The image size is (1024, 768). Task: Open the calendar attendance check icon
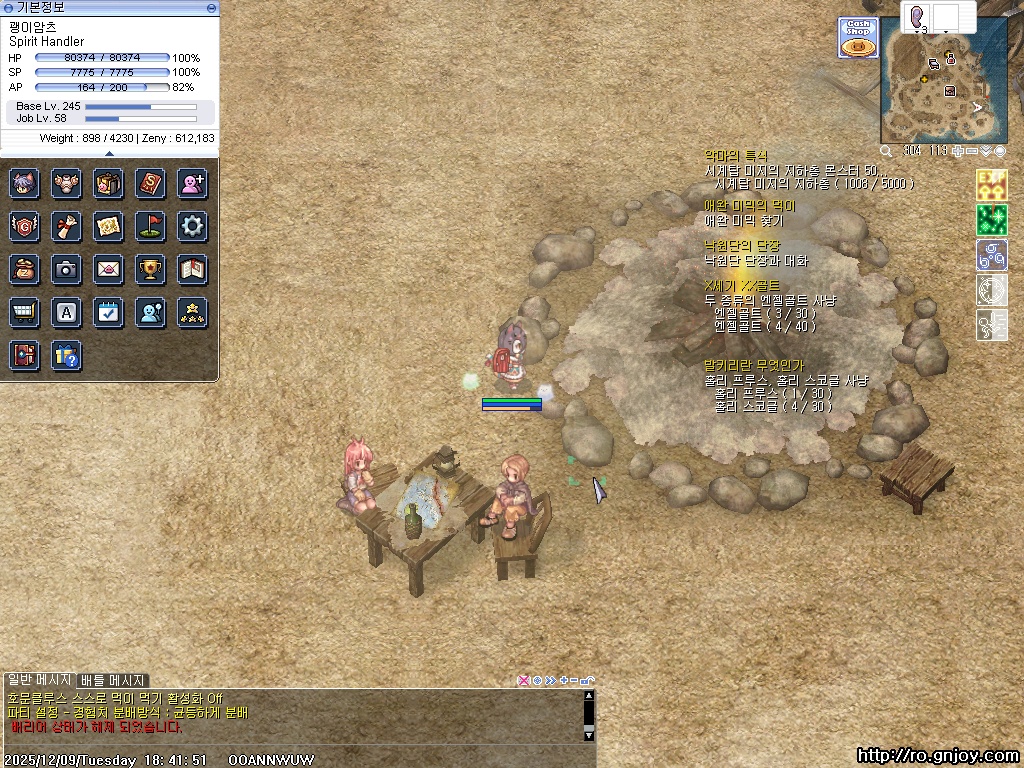[108, 312]
